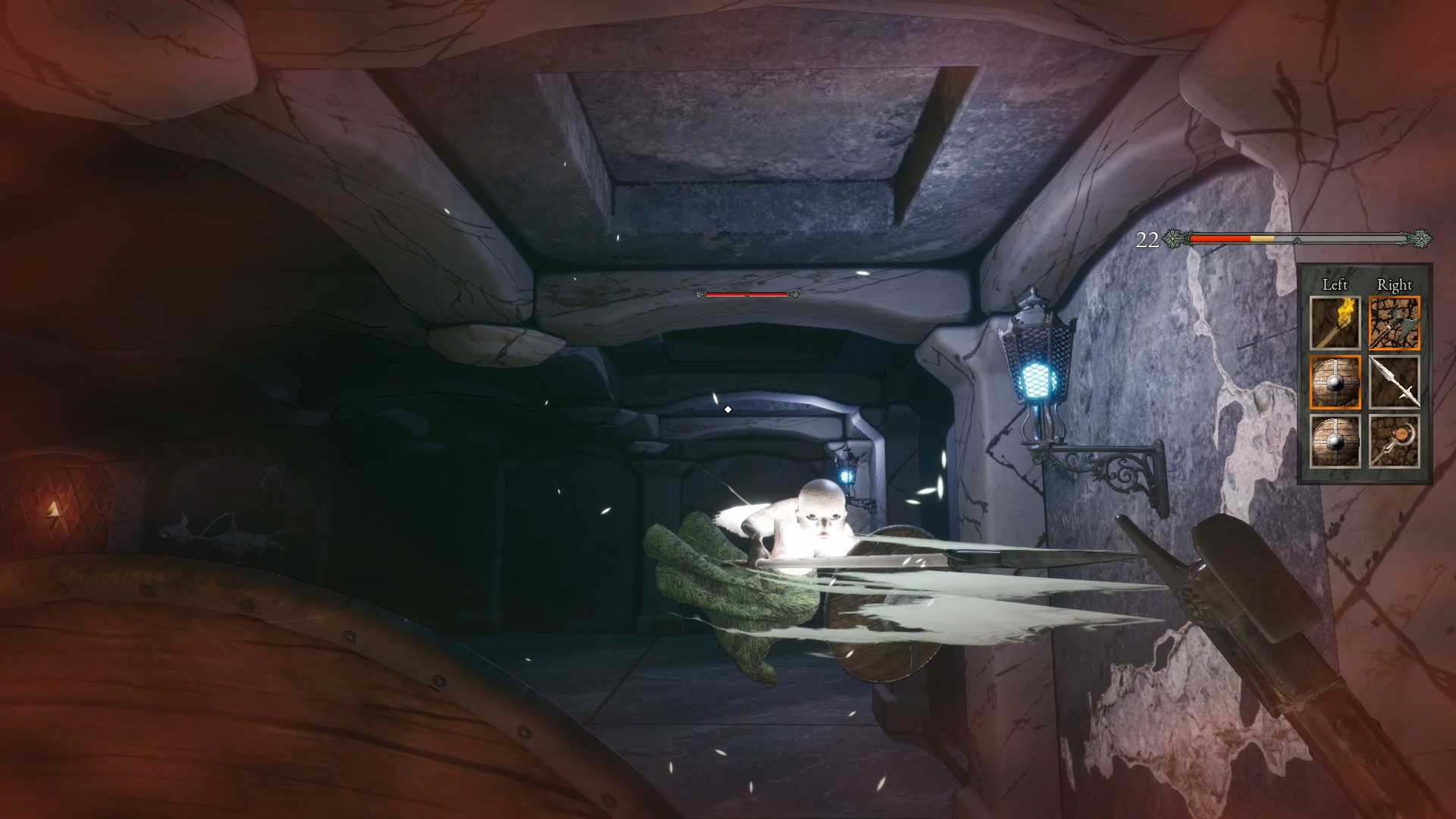This screenshot has height=819, width=1456.
Task: Select the bottom round shield icon
Action: (1335, 440)
